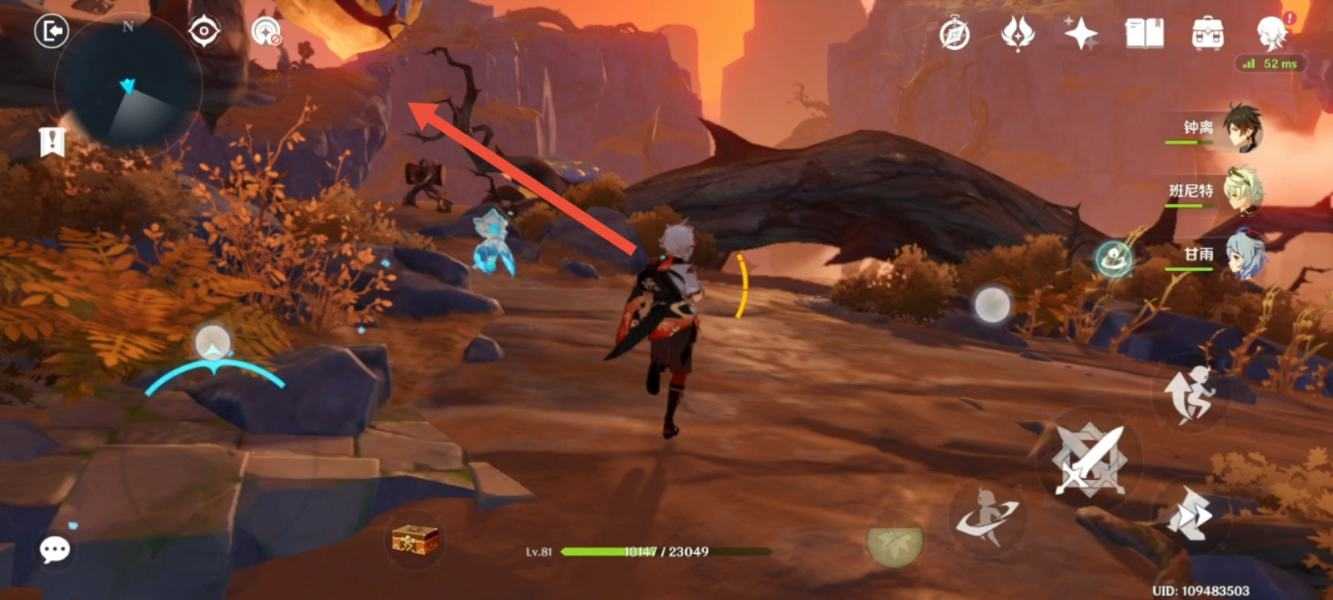This screenshot has width=1333, height=600.
Task: Tap the sprint dash button
Action: pyautogui.click(x=1192, y=516)
